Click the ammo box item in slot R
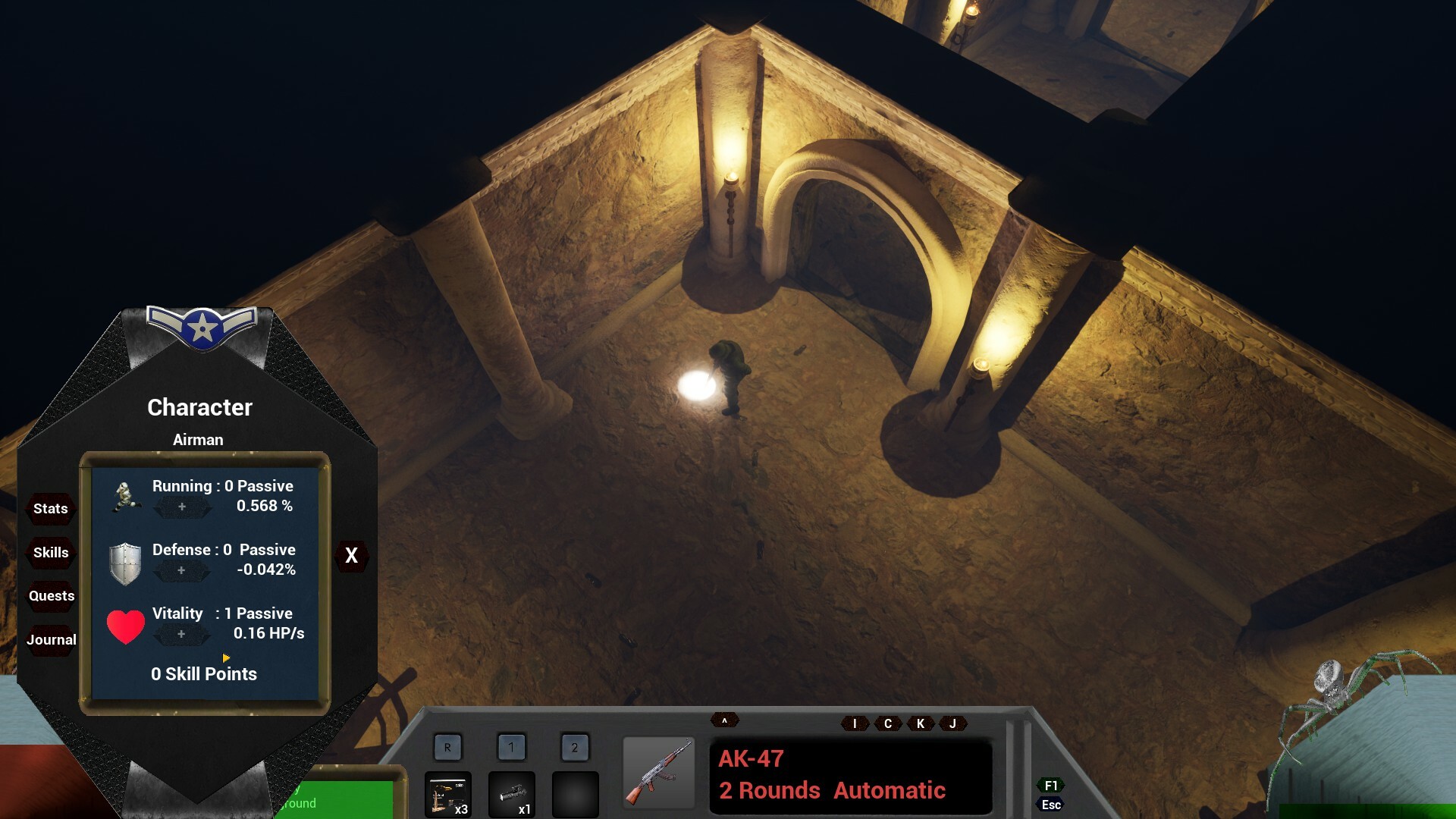The width and height of the screenshot is (1456, 819). pos(448,795)
